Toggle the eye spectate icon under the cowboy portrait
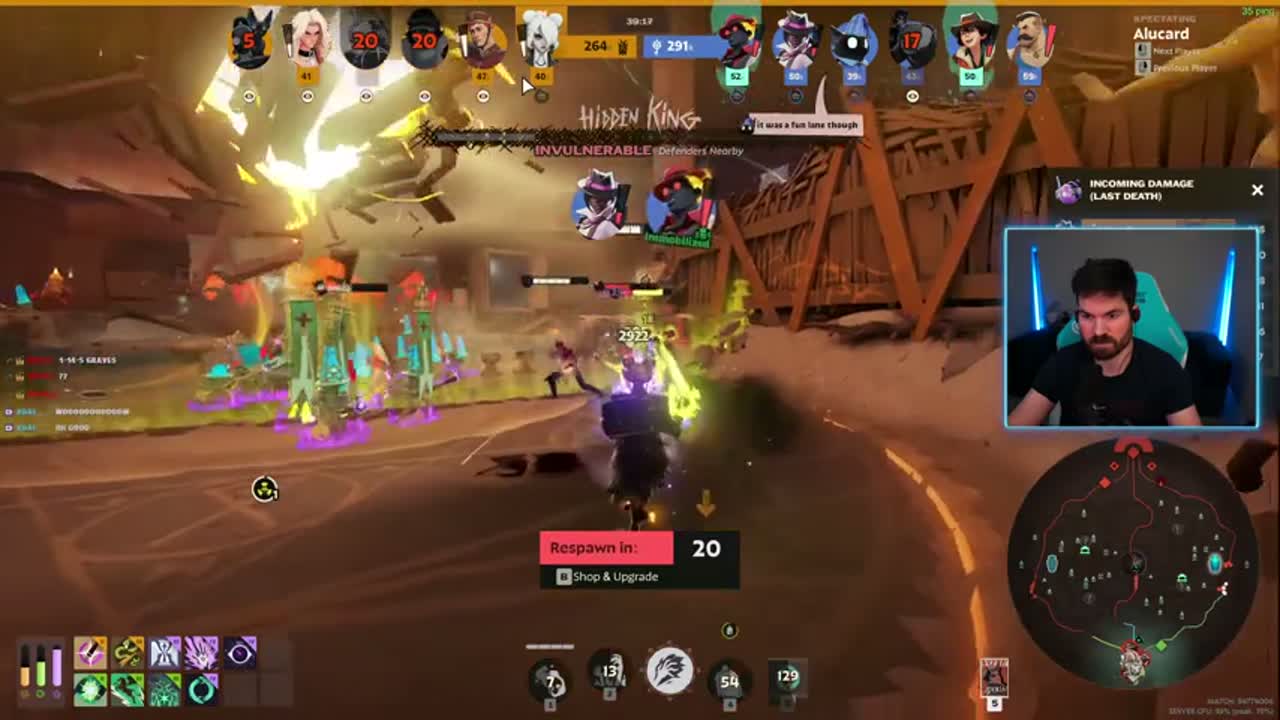The width and height of the screenshot is (1280, 720). (x=483, y=94)
